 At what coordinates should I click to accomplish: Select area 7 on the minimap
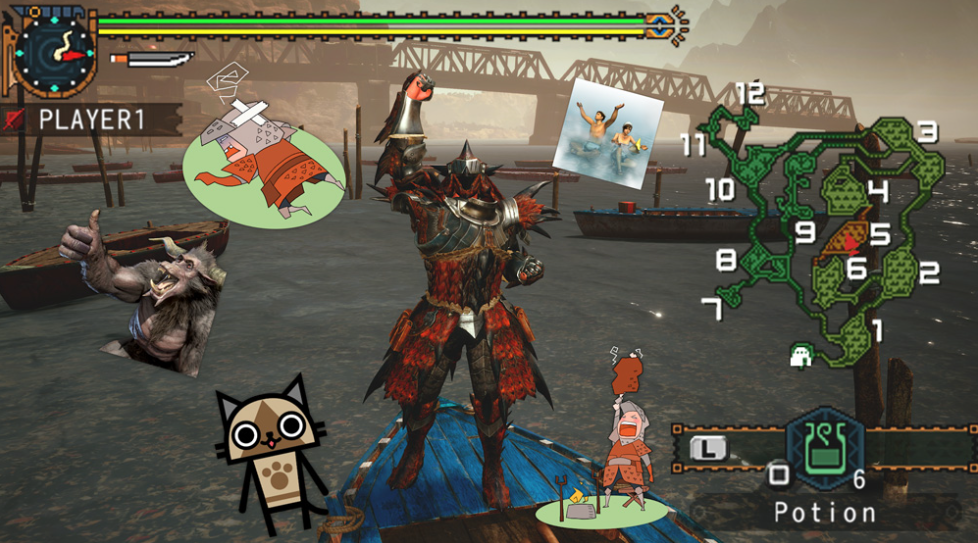(712, 309)
